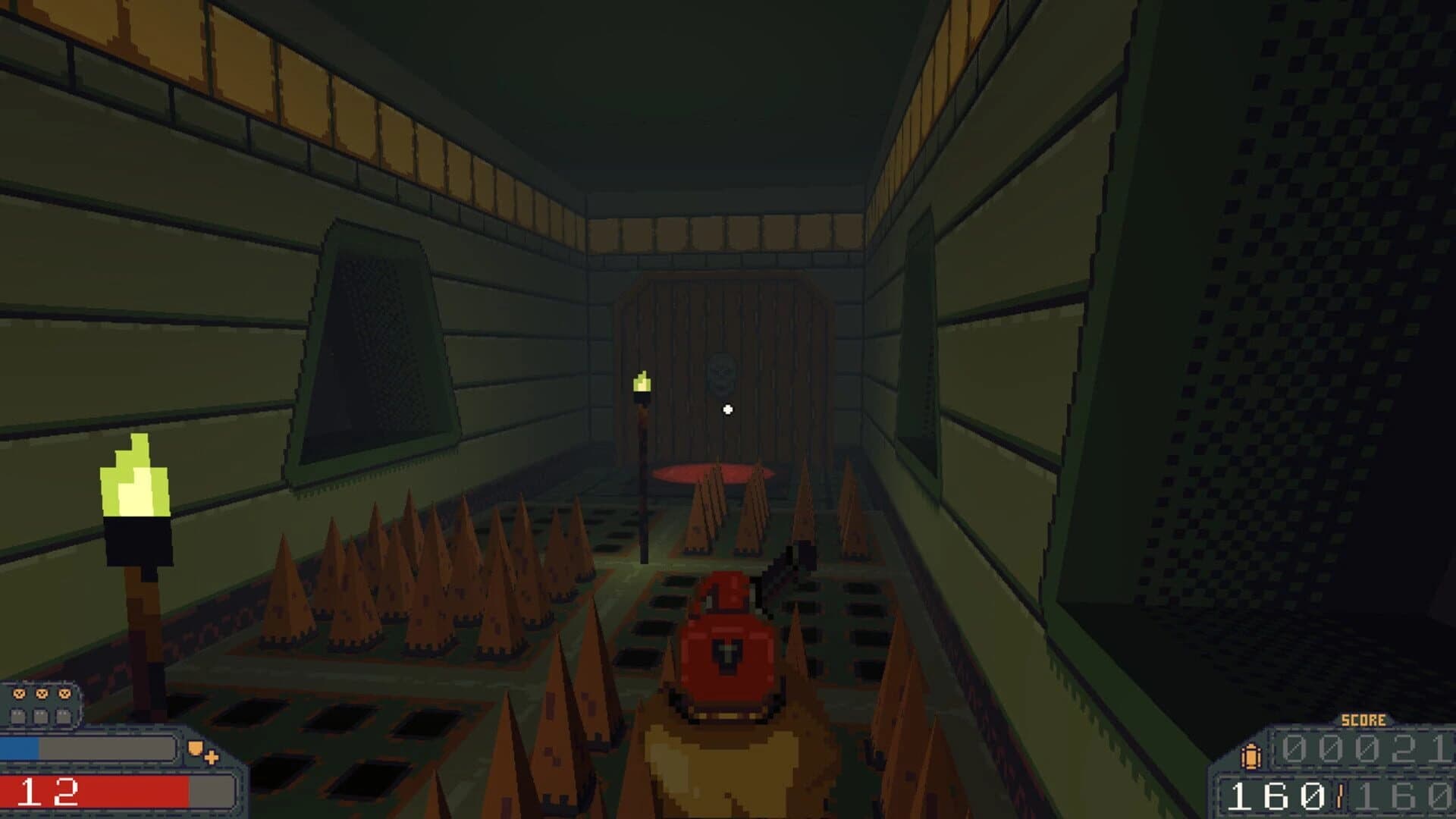Select the third skull charm icon

click(x=64, y=694)
